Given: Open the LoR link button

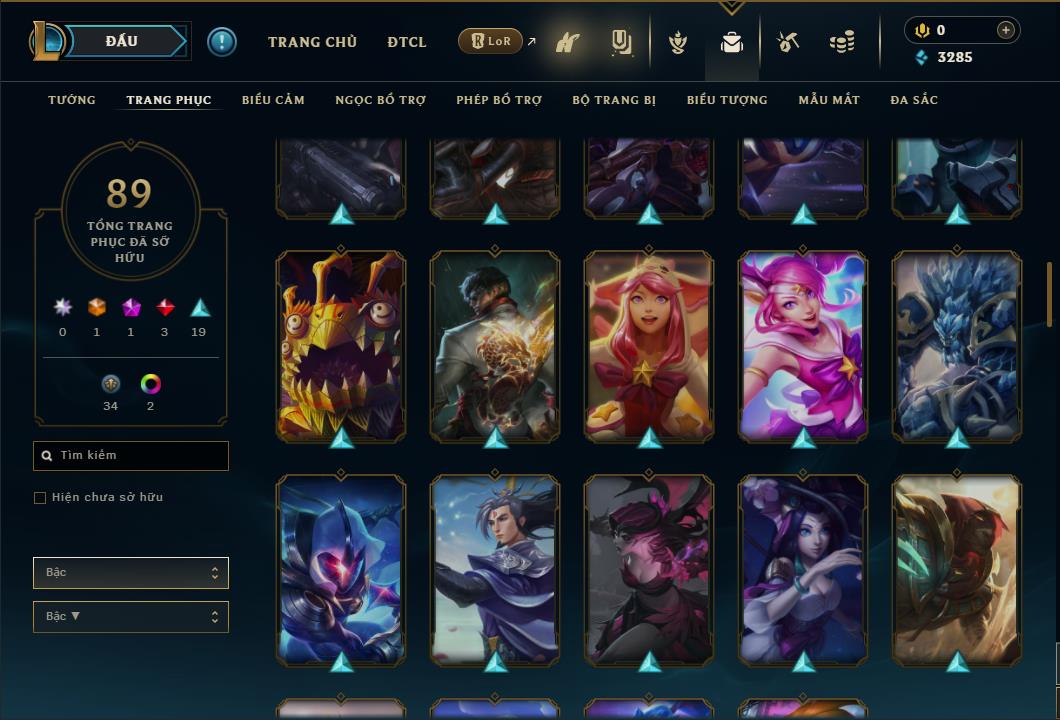Looking at the screenshot, I should tap(491, 42).
